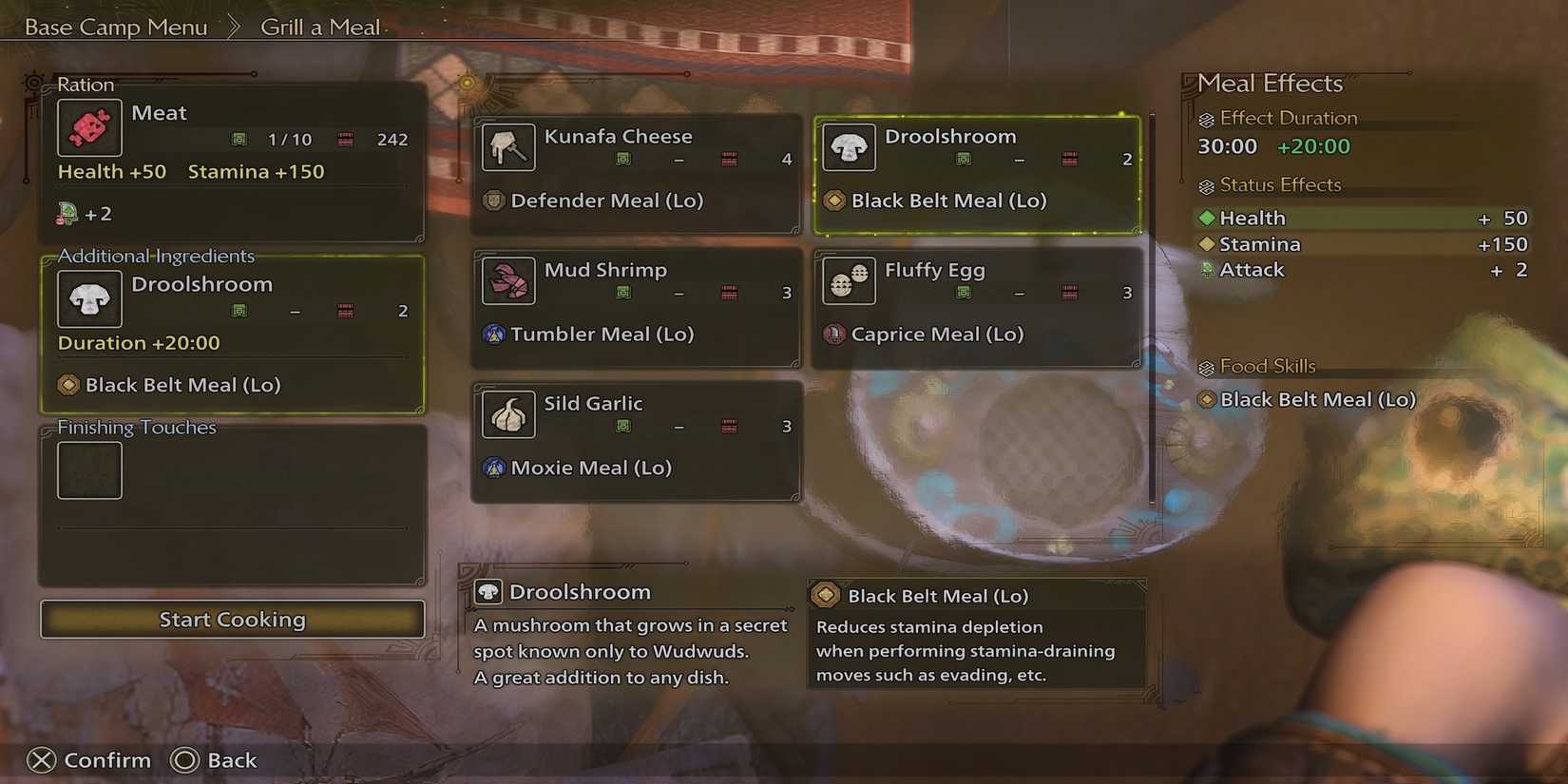Click the Defender Meal (Lo) shield icon
Viewport: 1568px width, 784px height.
tap(493, 201)
